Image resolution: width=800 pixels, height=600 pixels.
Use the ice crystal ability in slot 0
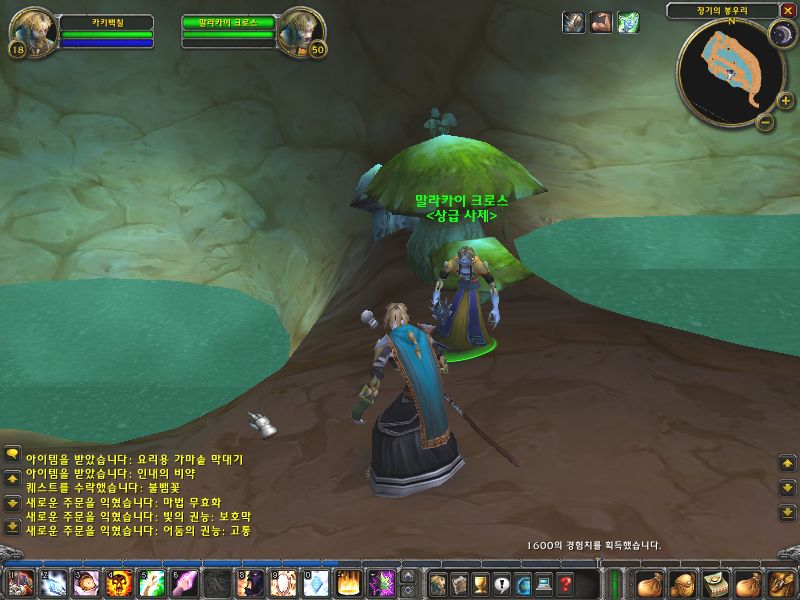[x=314, y=583]
